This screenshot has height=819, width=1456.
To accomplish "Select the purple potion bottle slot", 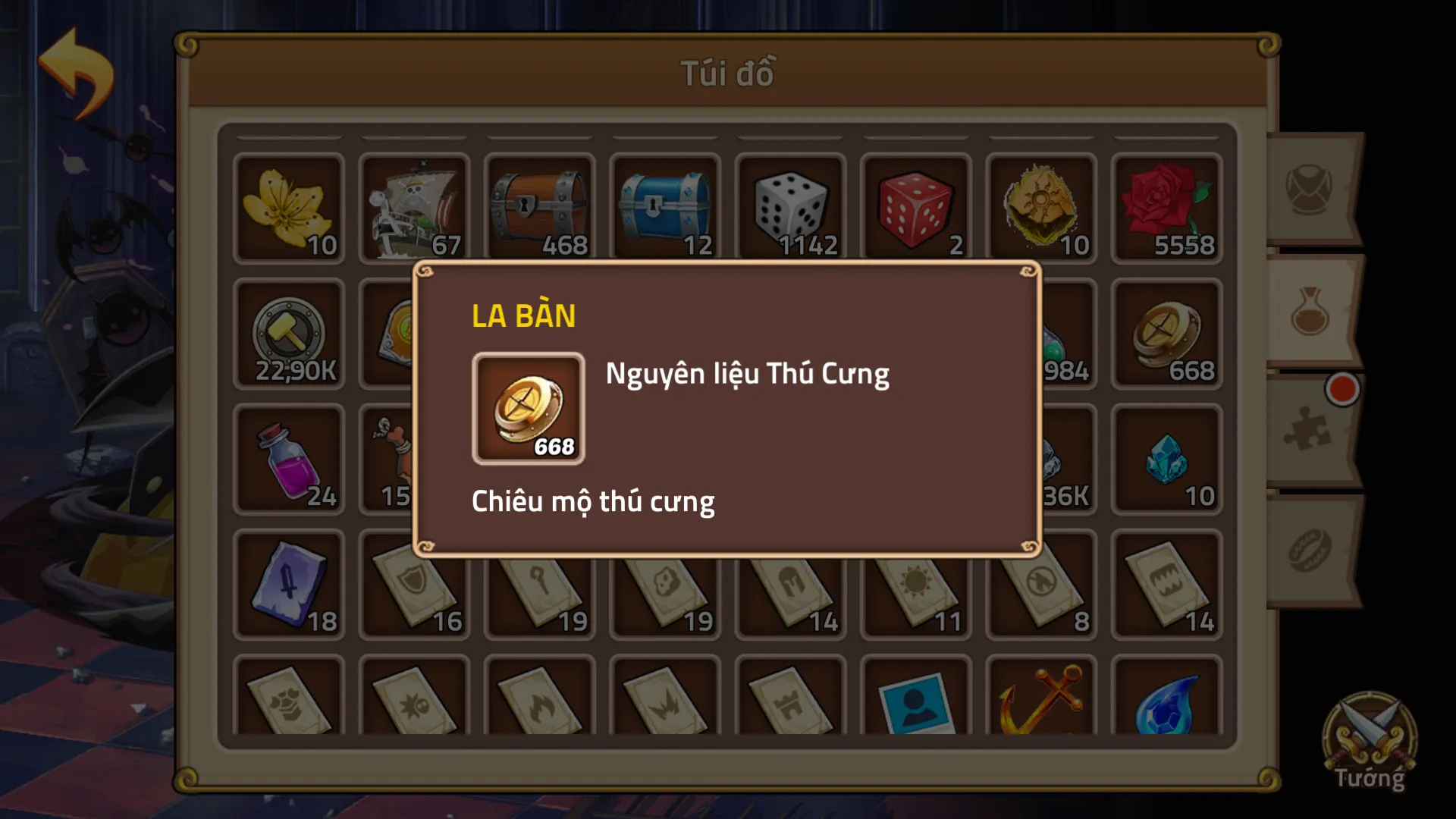I will point(288,460).
